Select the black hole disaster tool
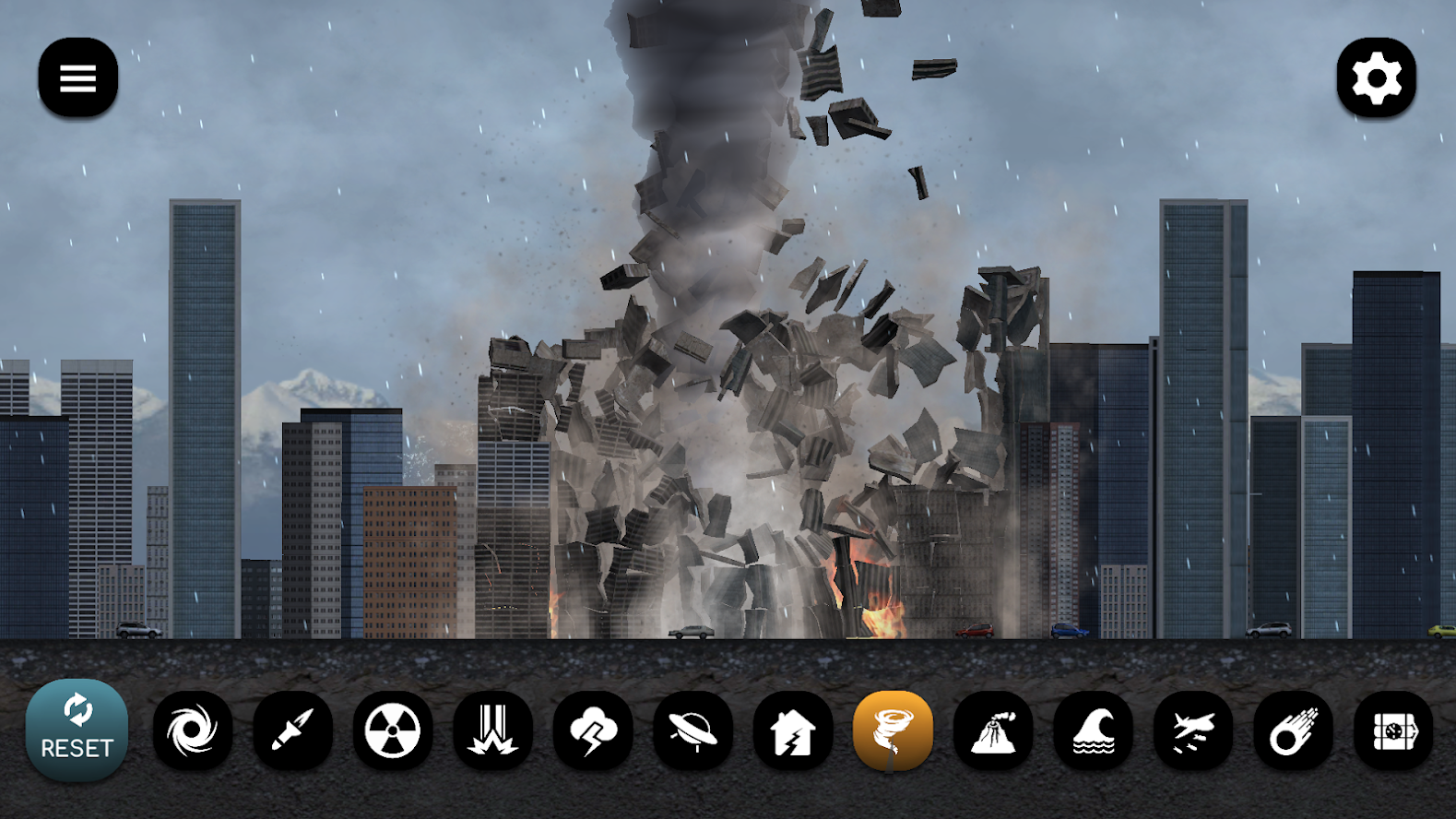Viewport: 1456px width, 819px height. [194, 729]
